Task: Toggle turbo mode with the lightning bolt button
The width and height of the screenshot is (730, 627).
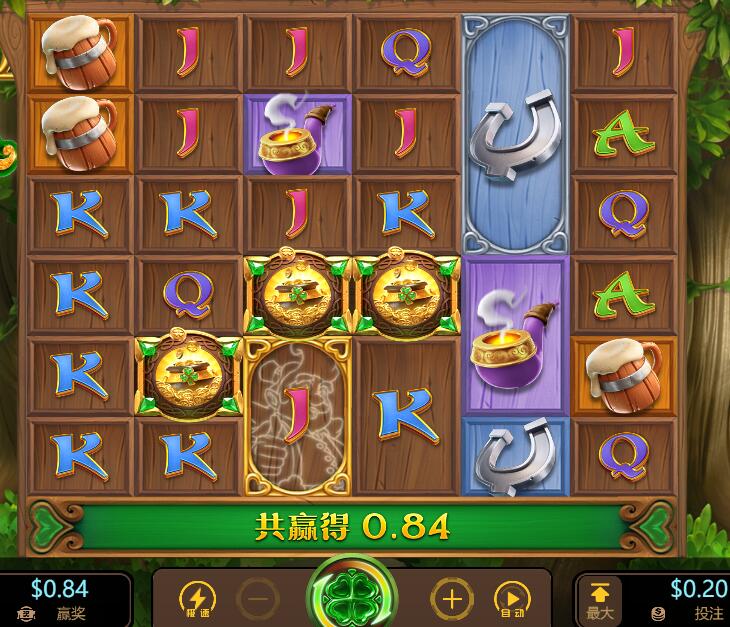Action: [197, 600]
